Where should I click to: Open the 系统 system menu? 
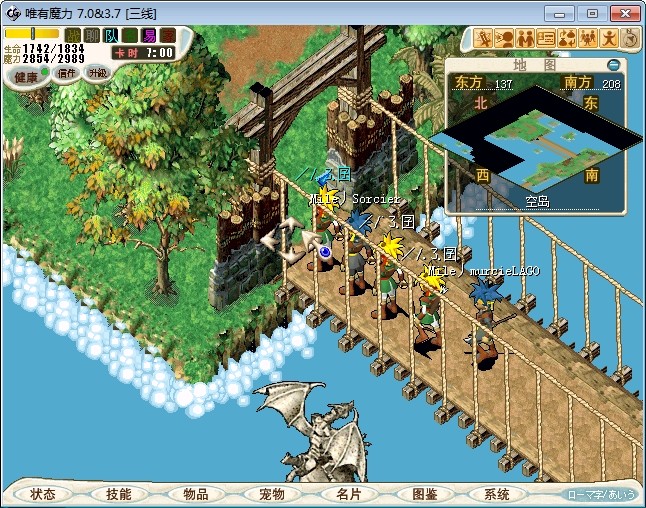tap(497, 494)
